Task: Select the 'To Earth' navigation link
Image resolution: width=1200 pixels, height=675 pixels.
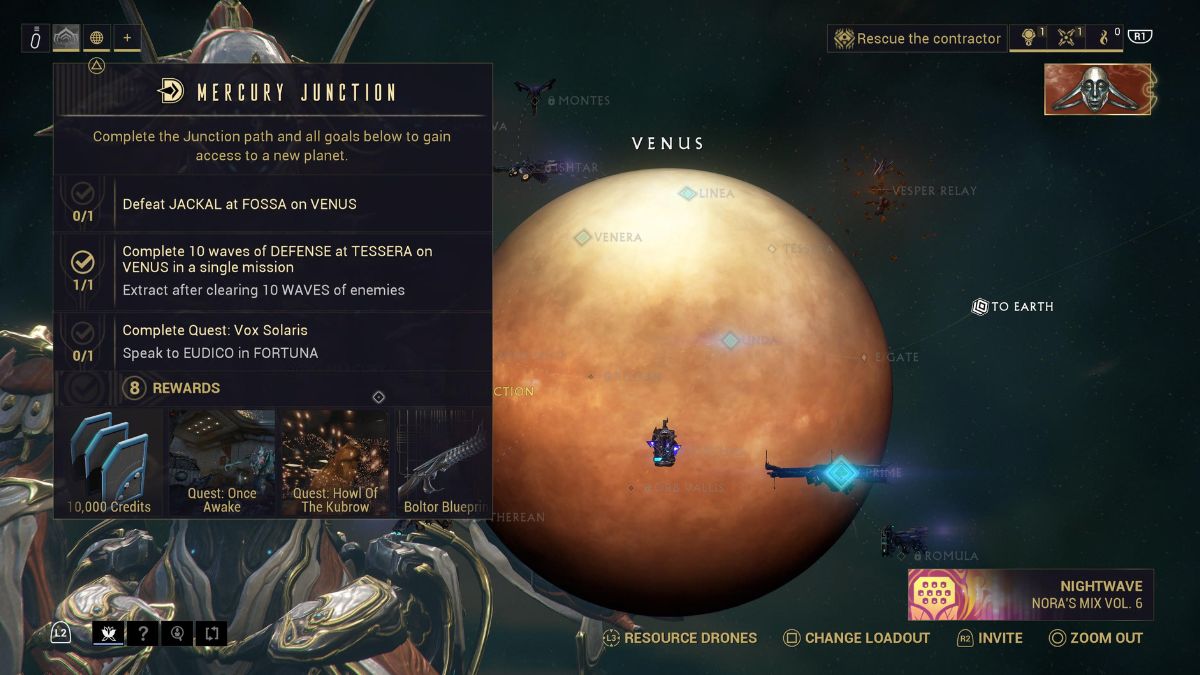Action: point(1012,306)
